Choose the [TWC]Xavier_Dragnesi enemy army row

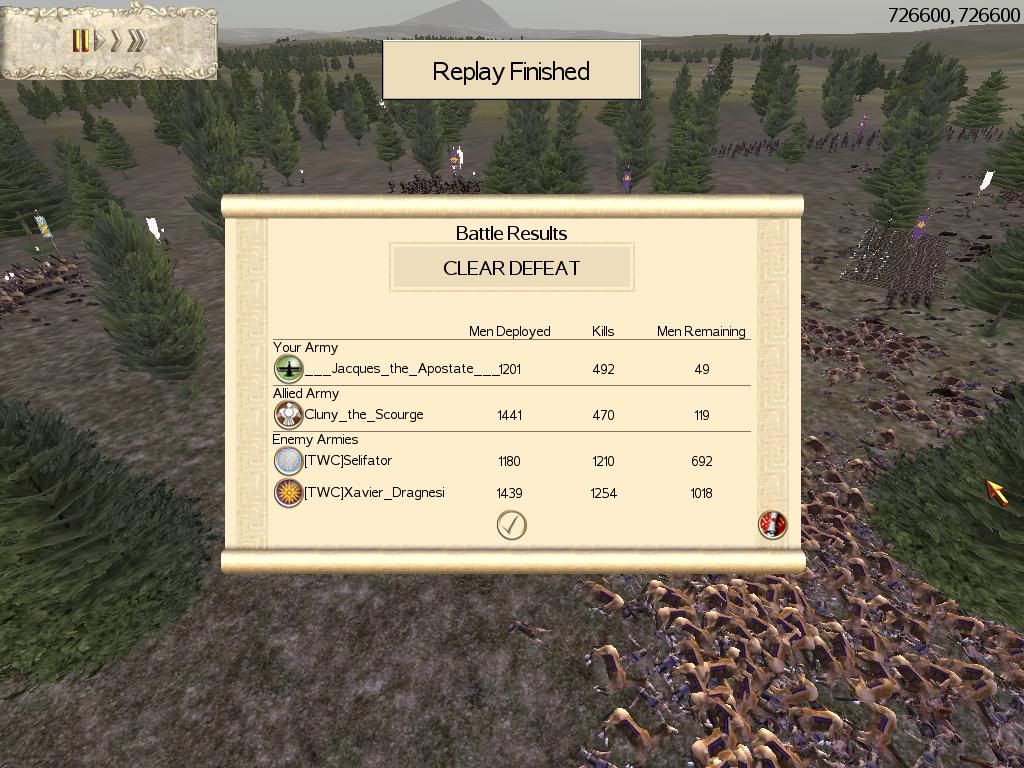(374, 493)
